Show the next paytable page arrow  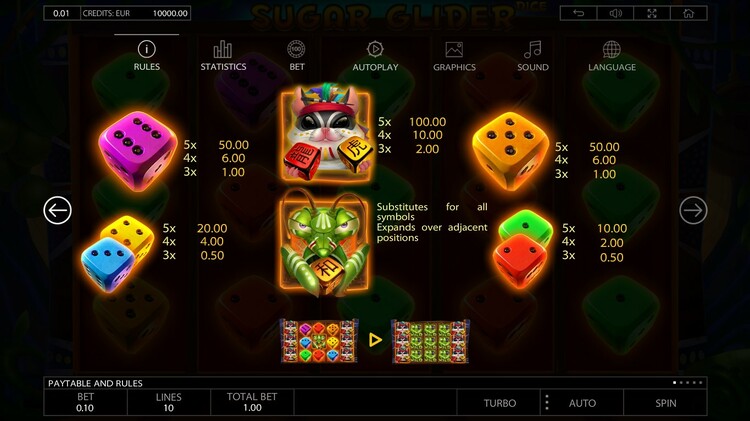(693, 210)
